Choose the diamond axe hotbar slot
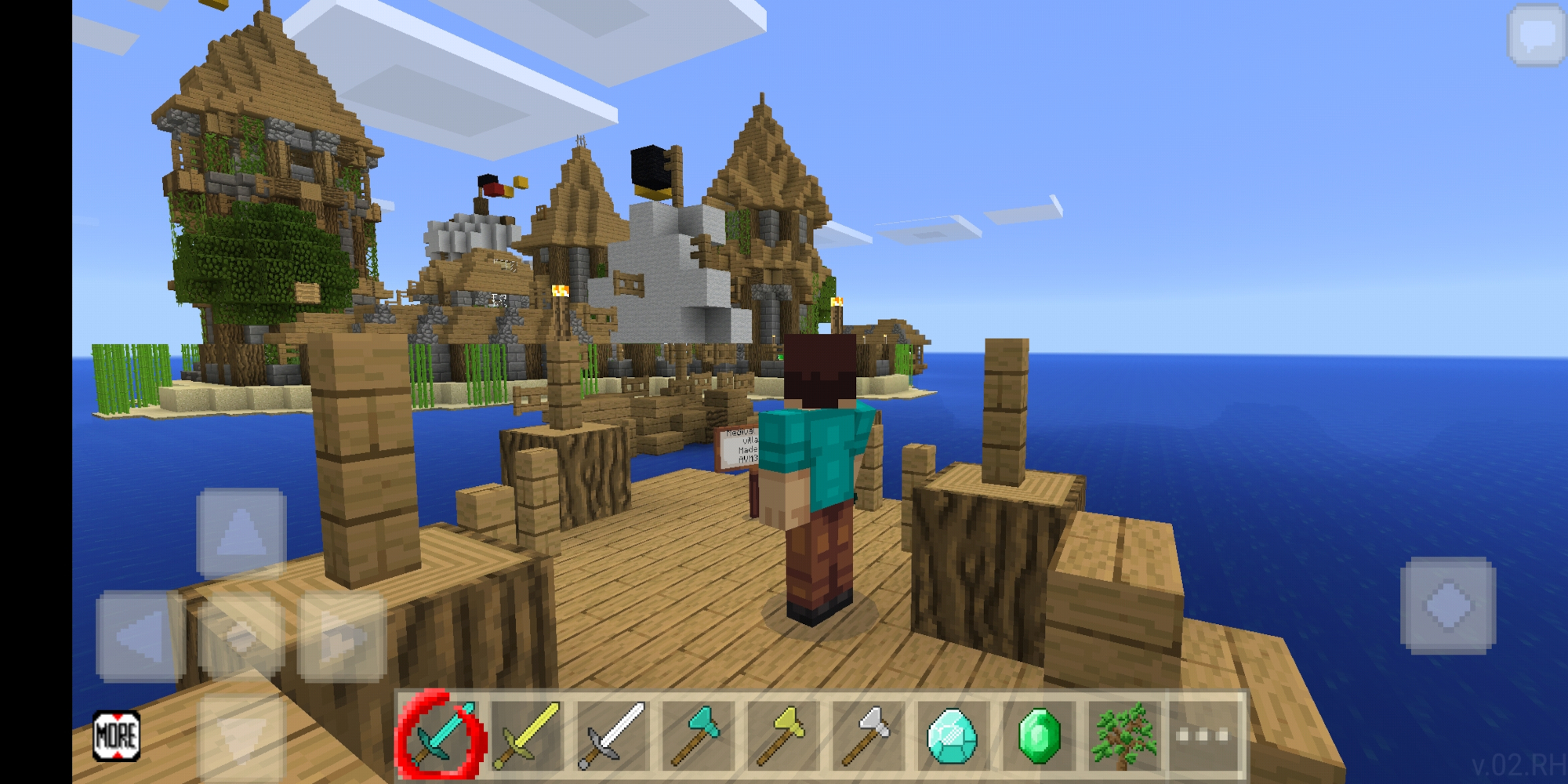This screenshot has height=784, width=1568. point(697,735)
